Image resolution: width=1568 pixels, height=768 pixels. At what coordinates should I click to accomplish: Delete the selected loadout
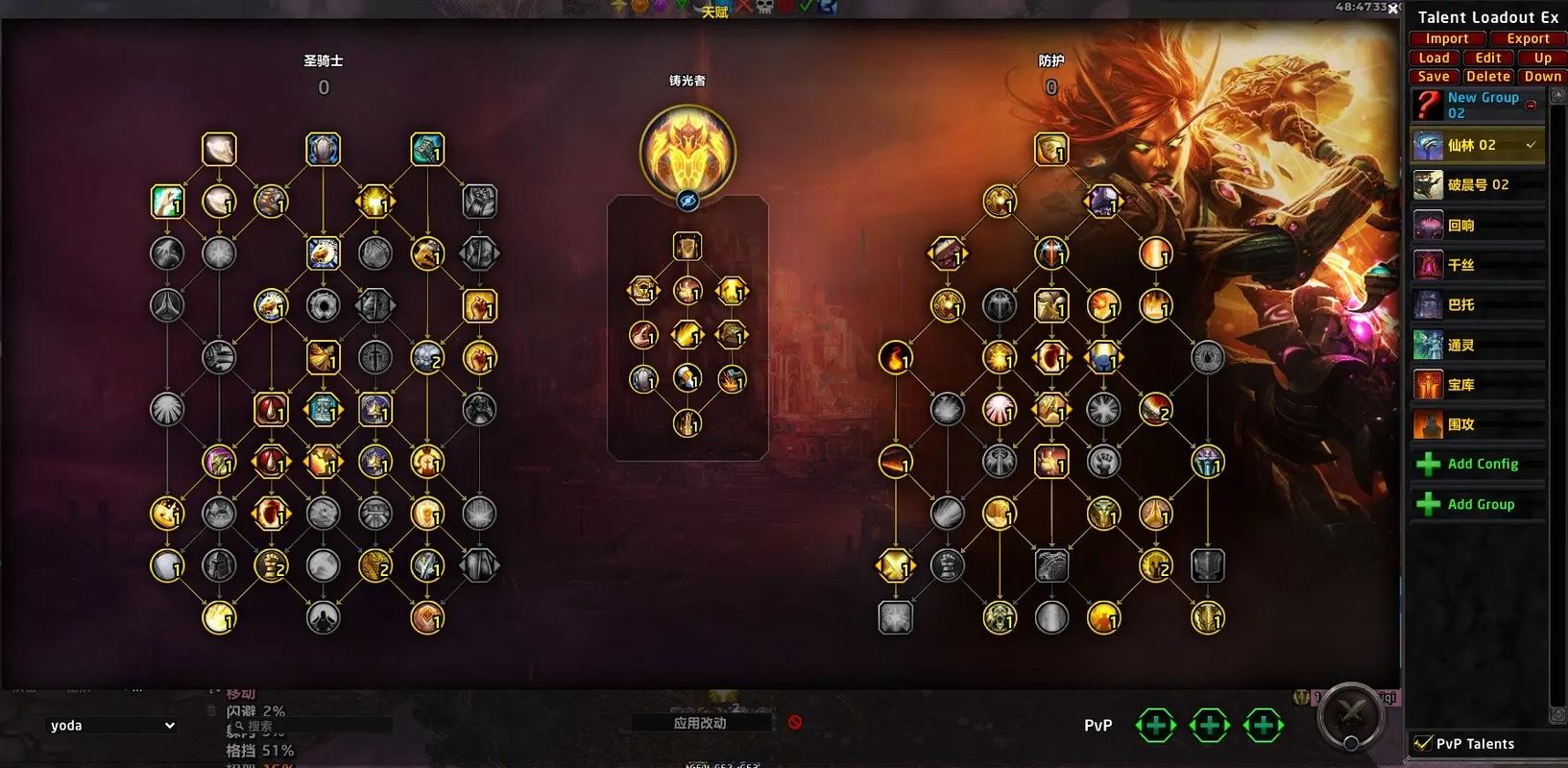[1487, 77]
